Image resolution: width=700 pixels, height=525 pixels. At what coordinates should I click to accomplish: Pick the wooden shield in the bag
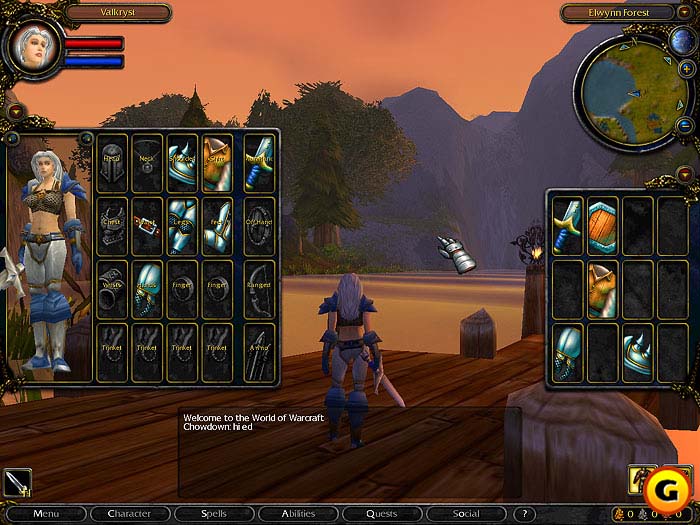(x=602, y=226)
